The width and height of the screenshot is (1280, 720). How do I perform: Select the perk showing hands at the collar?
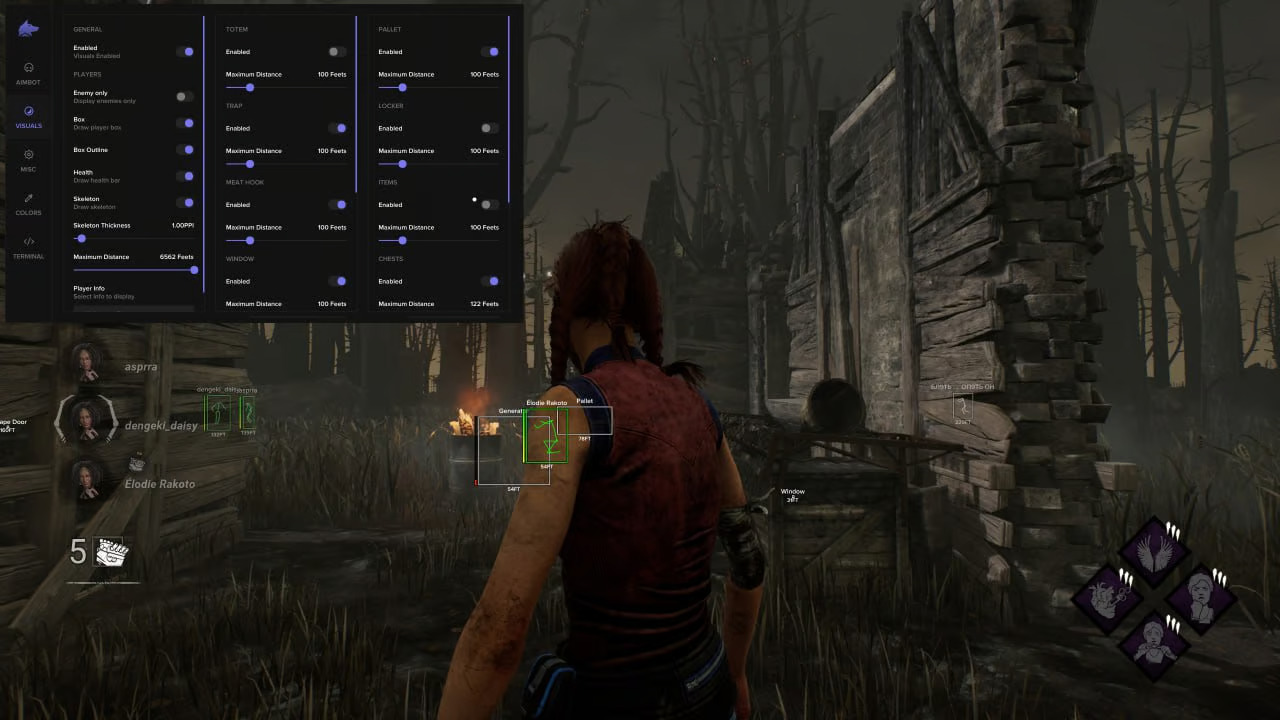1154,641
